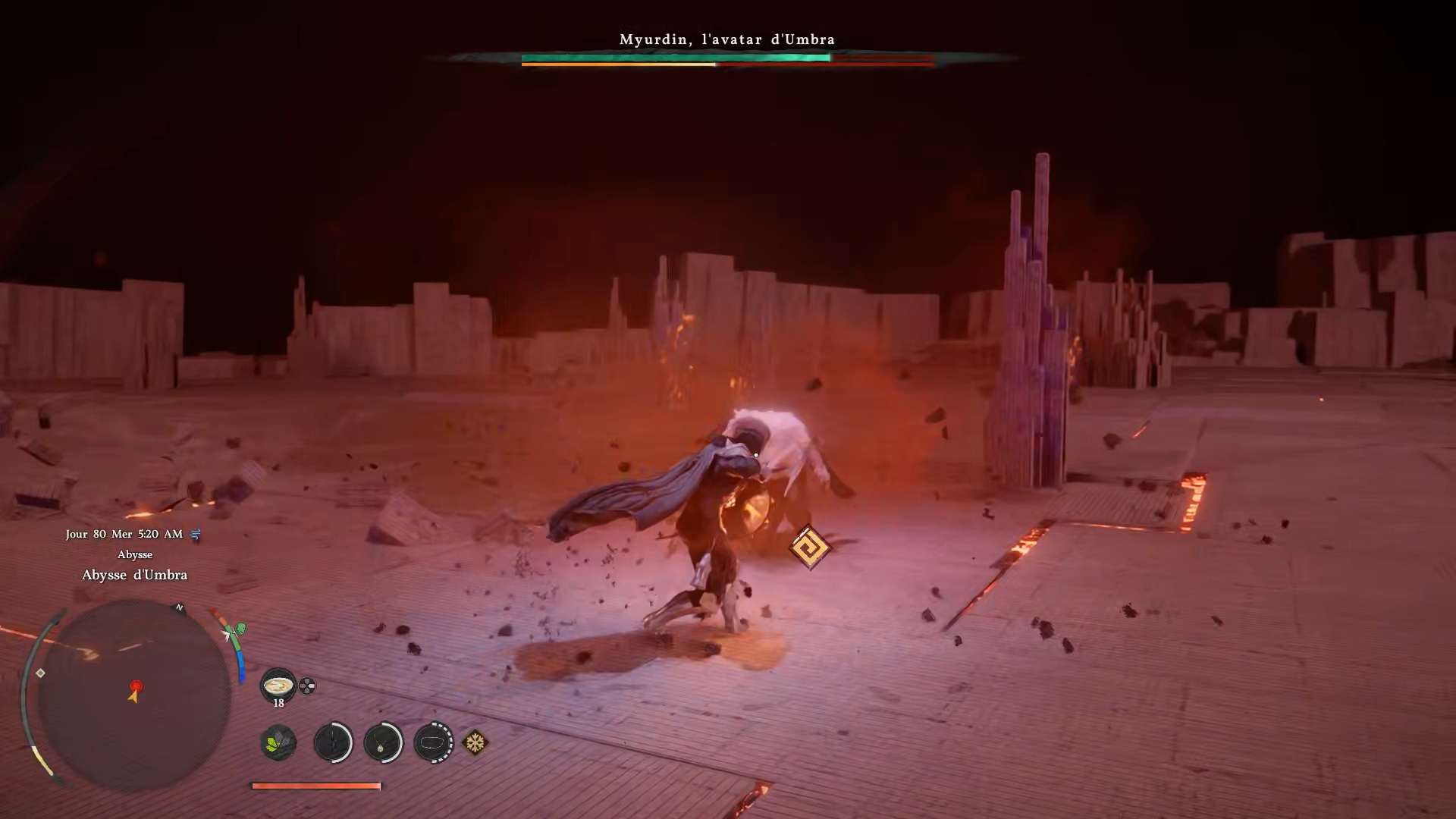Select the sword weapon slot
Screen dimensions: 1456x819
click(x=333, y=742)
